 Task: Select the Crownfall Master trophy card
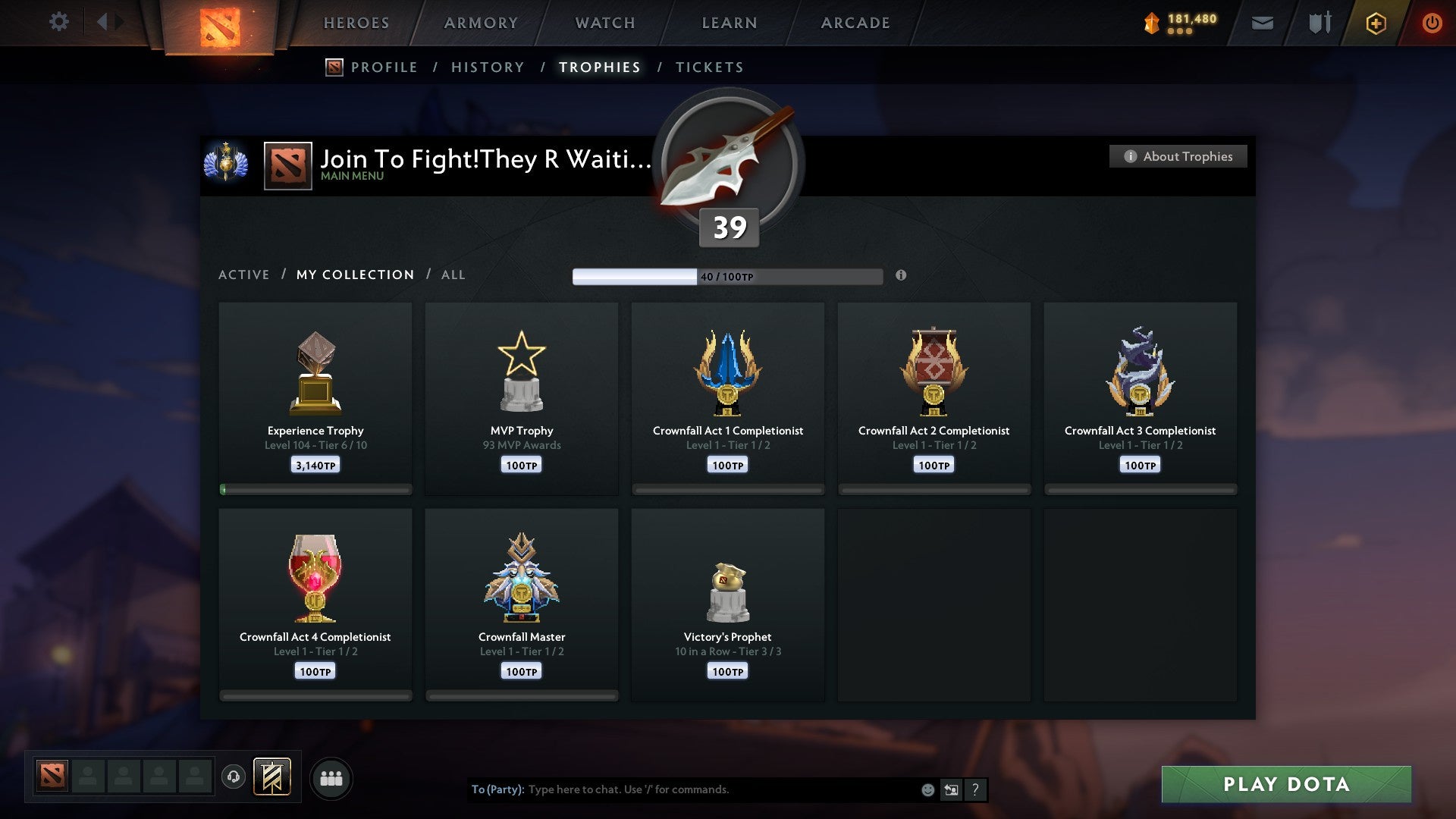click(522, 603)
